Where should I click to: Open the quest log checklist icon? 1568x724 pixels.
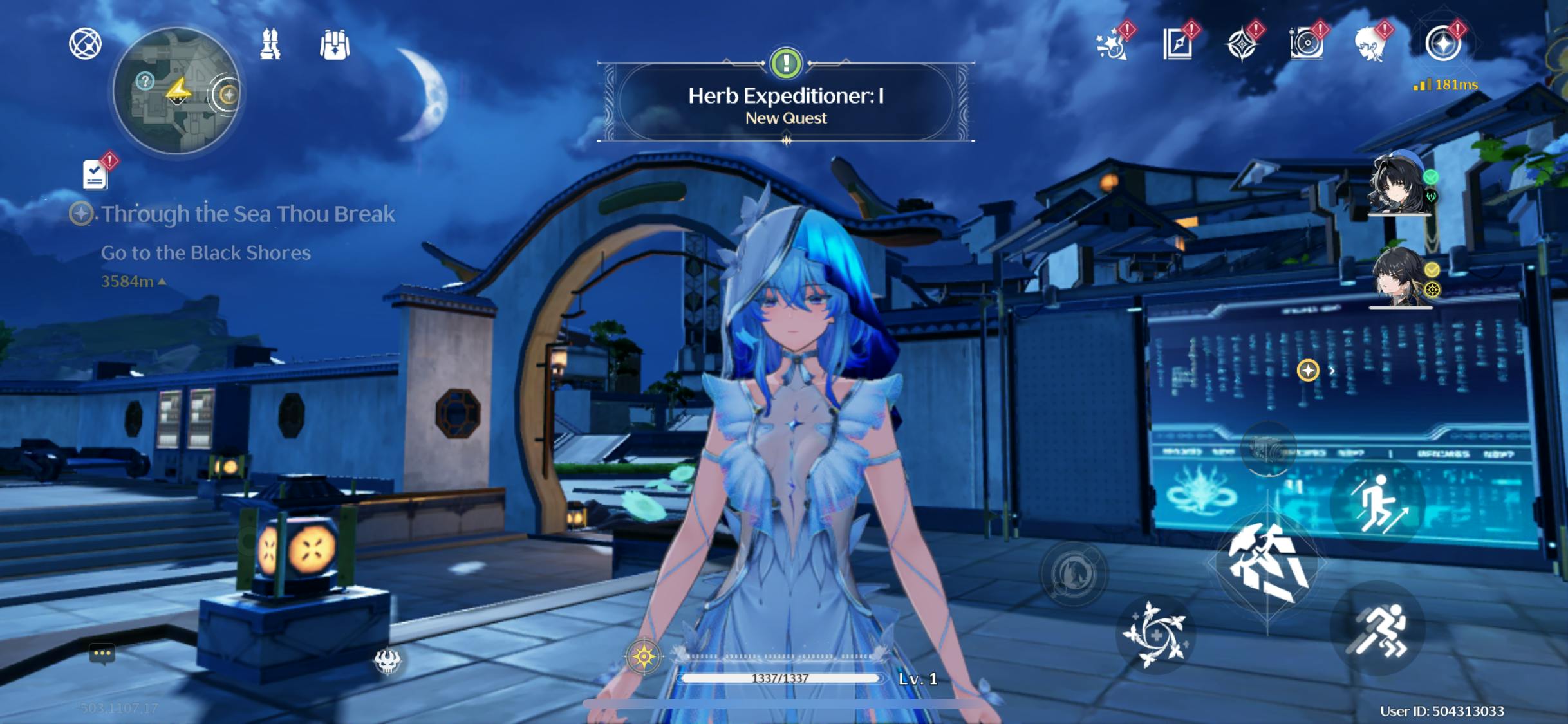click(x=95, y=174)
